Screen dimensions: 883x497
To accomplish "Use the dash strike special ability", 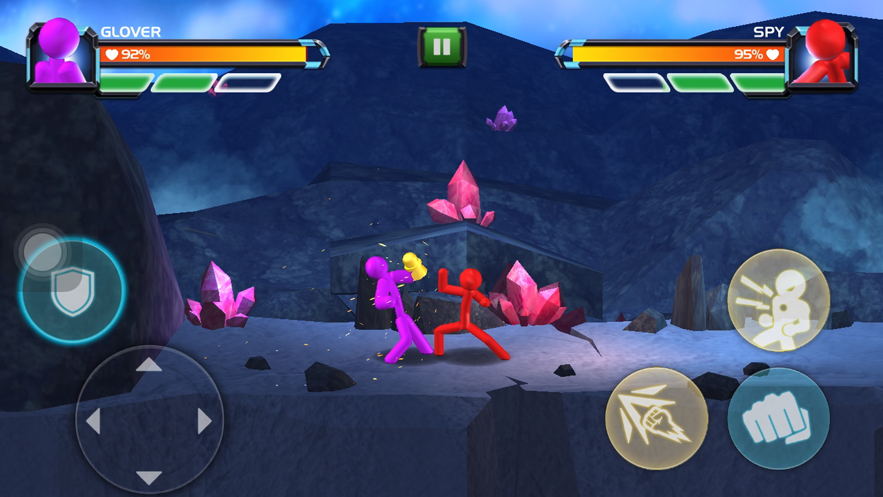I will [x=656, y=419].
